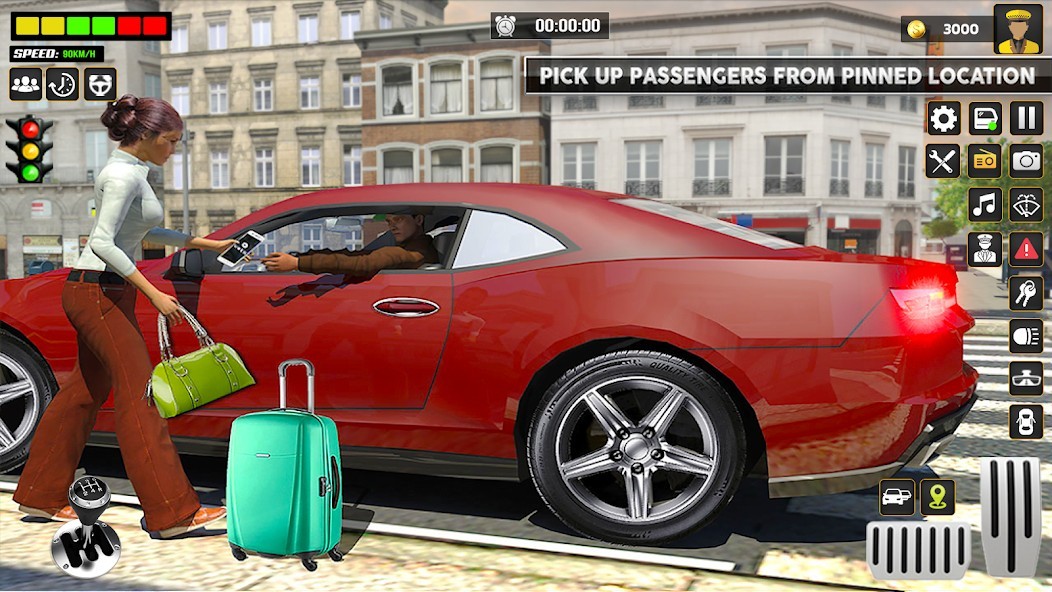The image size is (1052, 592).
Task: Tap the wide brake pedal
Action: pos(918,550)
